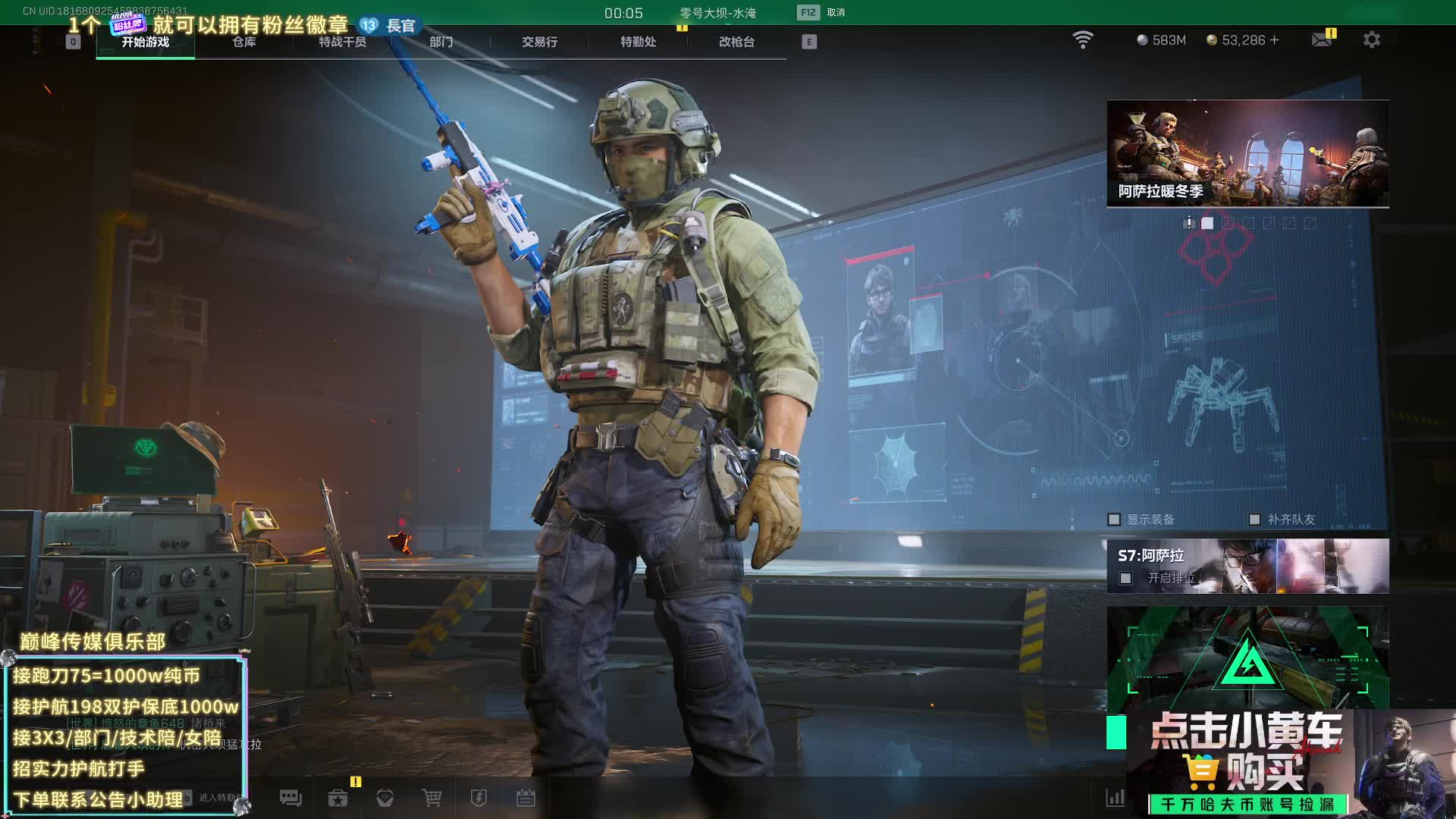Open the bar chart statistics icon
Image resolution: width=1456 pixels, height=819 pixels.
coord(1115,798)
